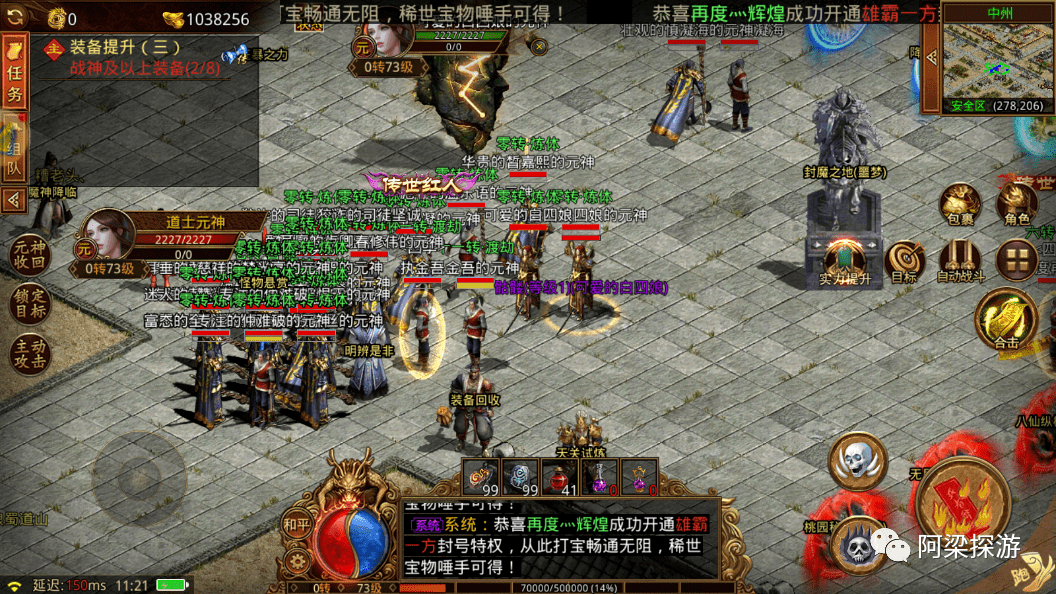Image resolution: width=1056 pixels, height=594 pixels.
Task: Choose the 目标 target icon
Action: 904,260
